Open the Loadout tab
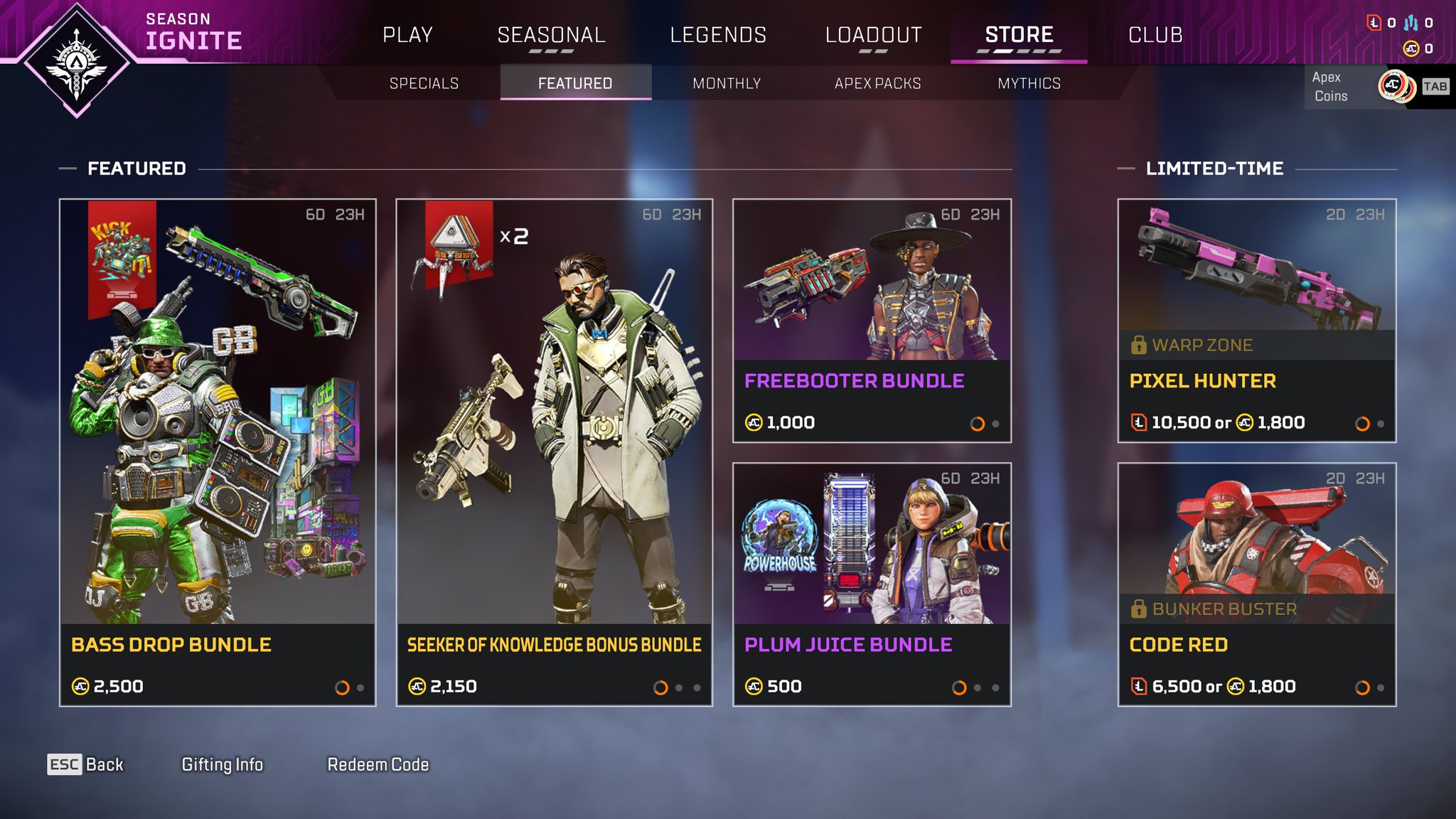 pyautogui.click(x=873, y=35)
